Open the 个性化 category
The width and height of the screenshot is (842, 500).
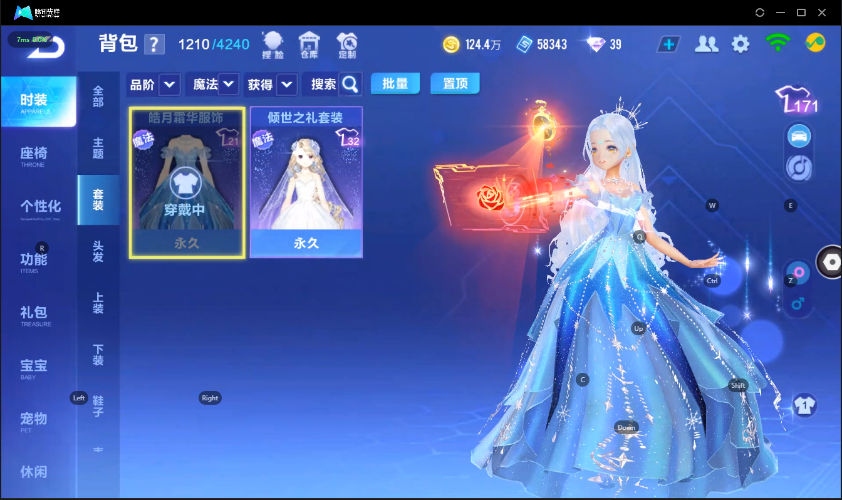[40, 207]
